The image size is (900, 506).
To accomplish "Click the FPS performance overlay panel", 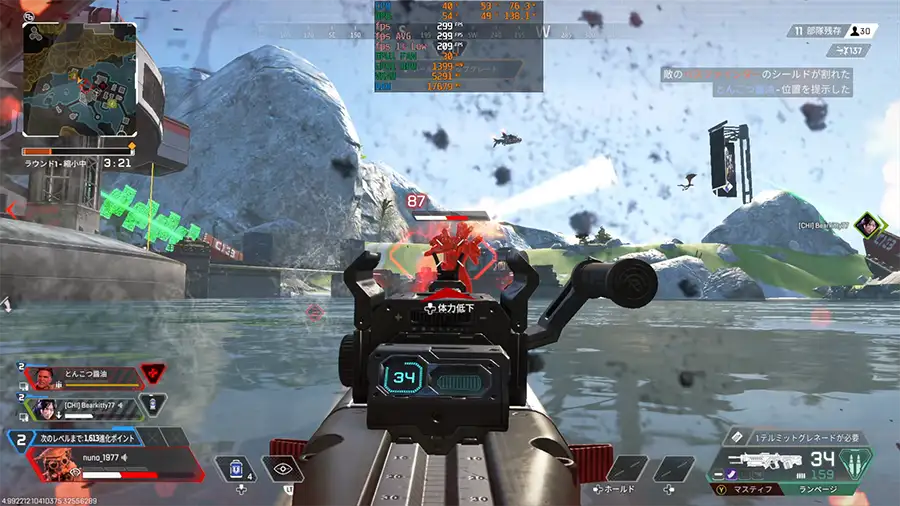I will click(459, 46).
